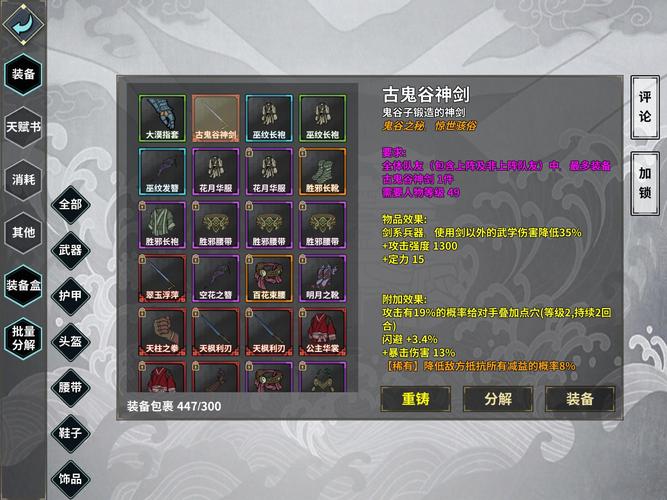Click the 分解 dismantle button
This screenshot has height=500, width=667.
coord(498,398)
